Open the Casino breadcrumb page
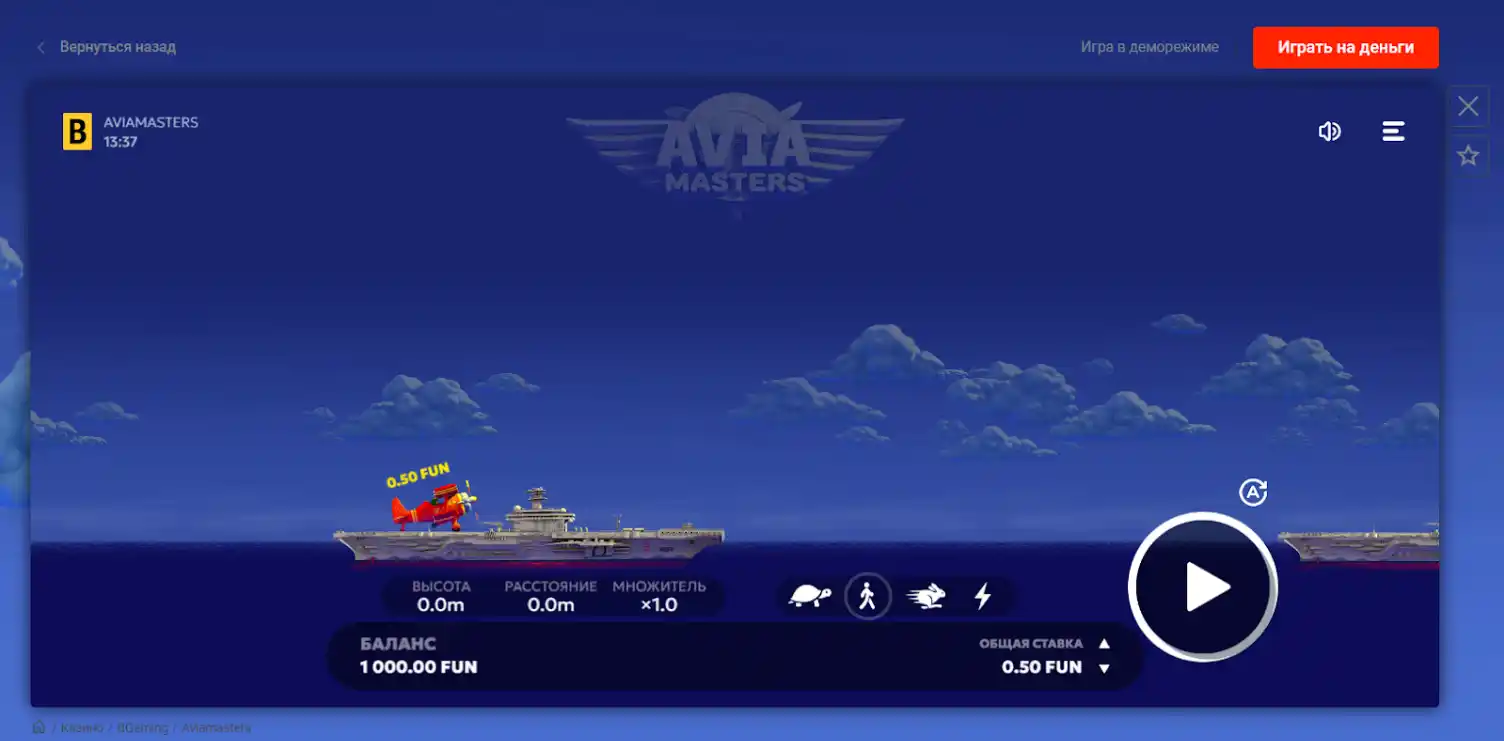Viewport: 1504px width, 741px height. coord(82,728)
